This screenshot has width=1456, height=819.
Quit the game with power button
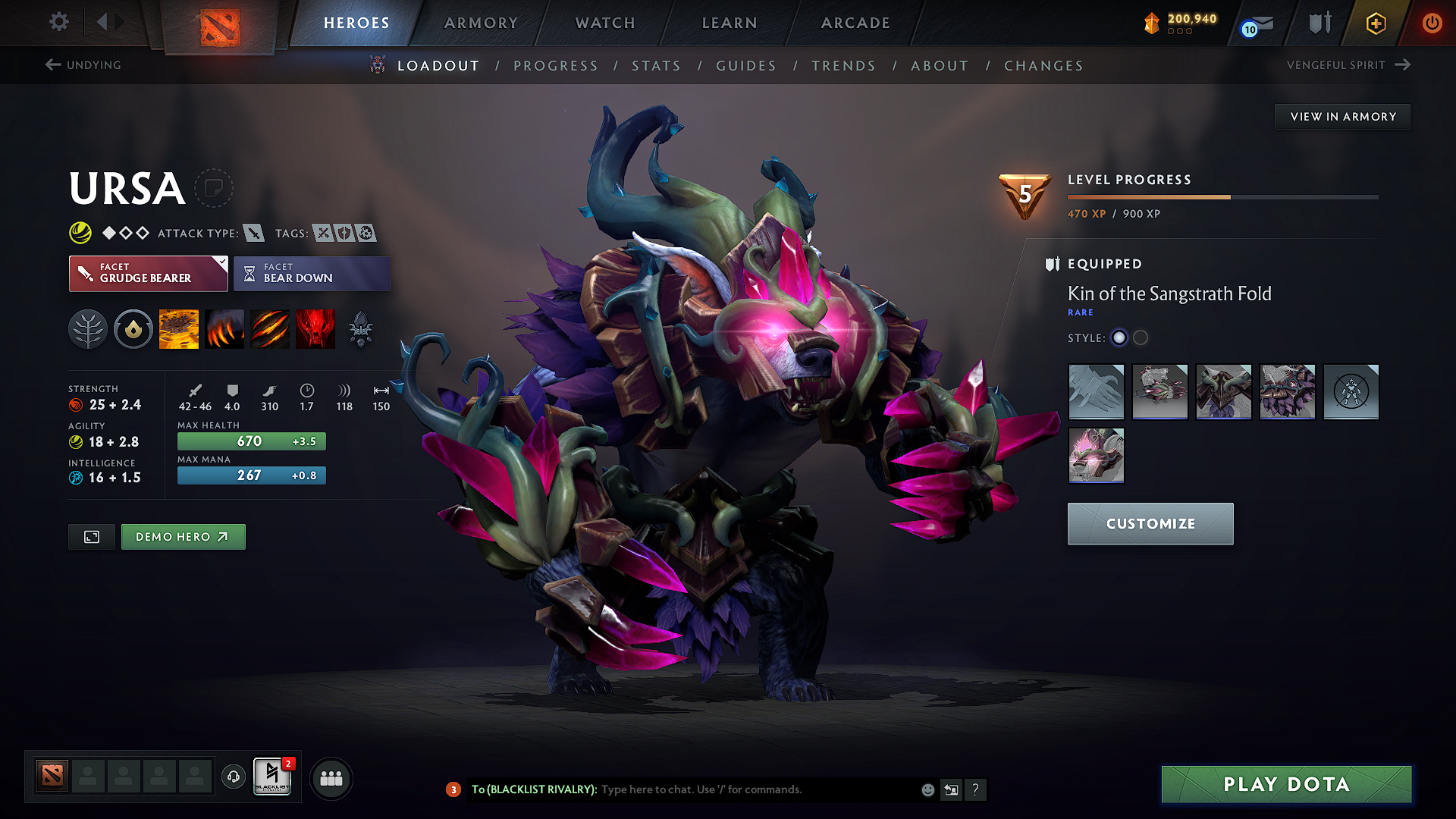coord(1432,23)
